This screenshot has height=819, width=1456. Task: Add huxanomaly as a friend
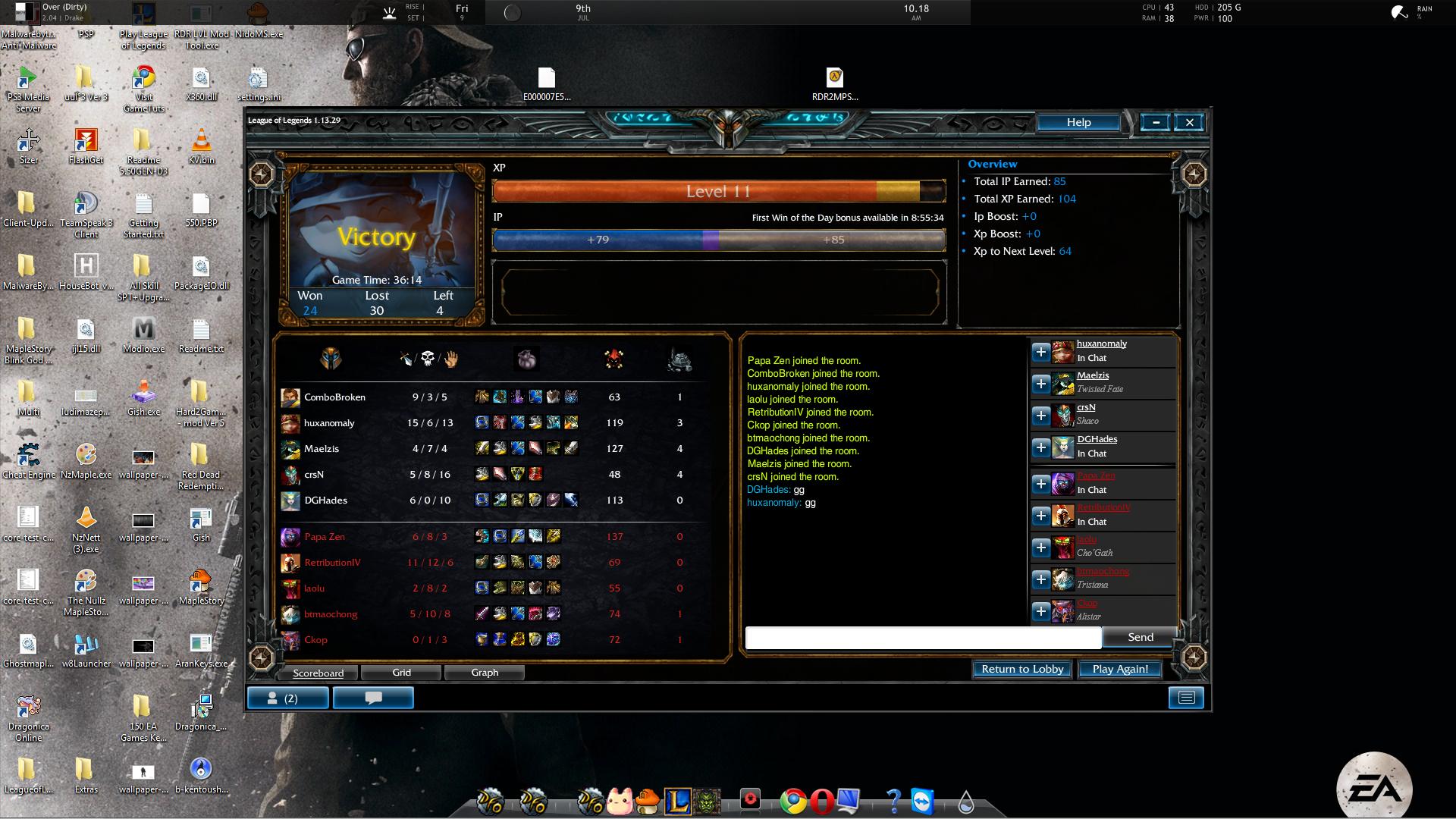[x=1041, y=352]
